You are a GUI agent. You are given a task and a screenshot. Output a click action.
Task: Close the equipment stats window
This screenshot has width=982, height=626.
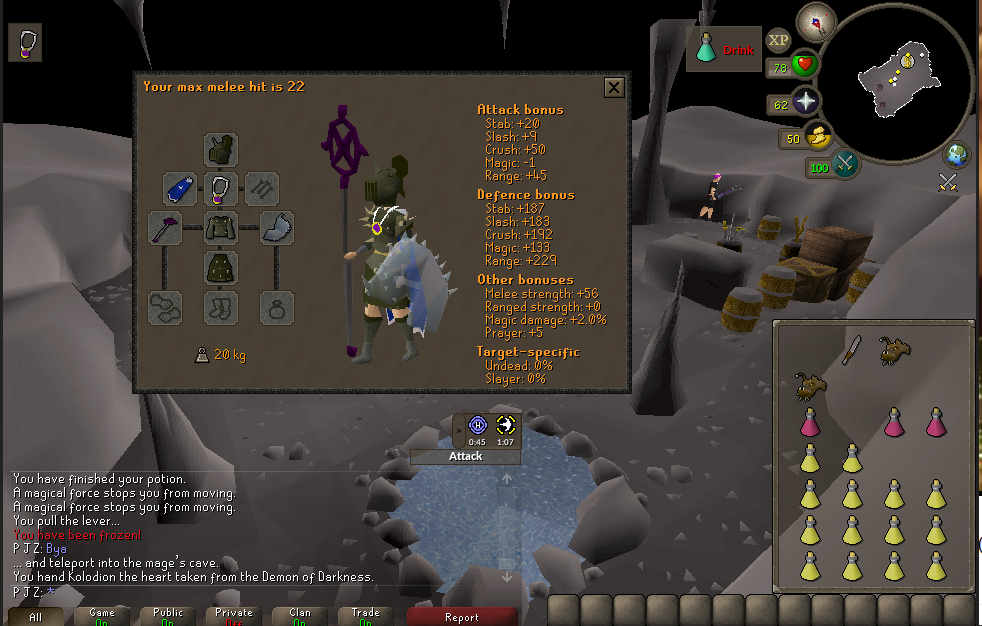614,88
